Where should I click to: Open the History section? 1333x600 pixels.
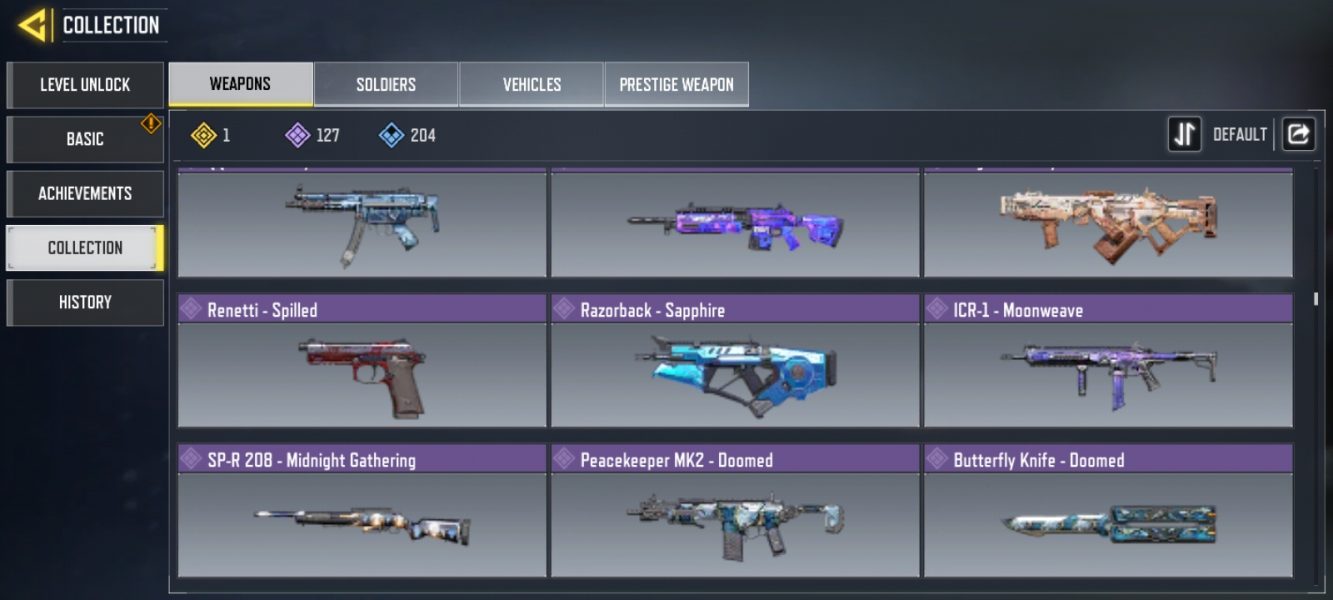coord(85,302)
